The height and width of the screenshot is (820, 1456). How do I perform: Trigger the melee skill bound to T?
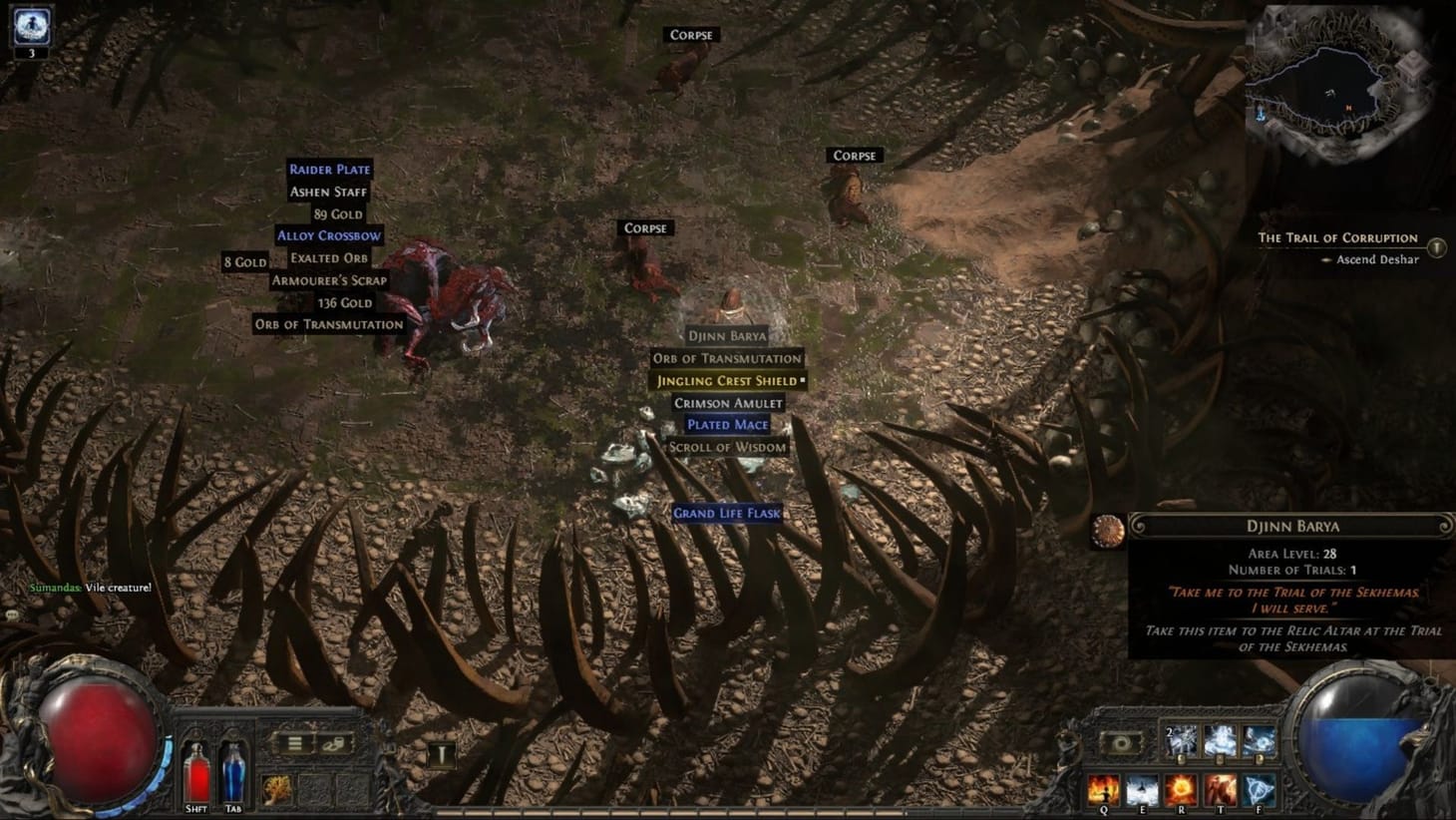pos(1221,788)
